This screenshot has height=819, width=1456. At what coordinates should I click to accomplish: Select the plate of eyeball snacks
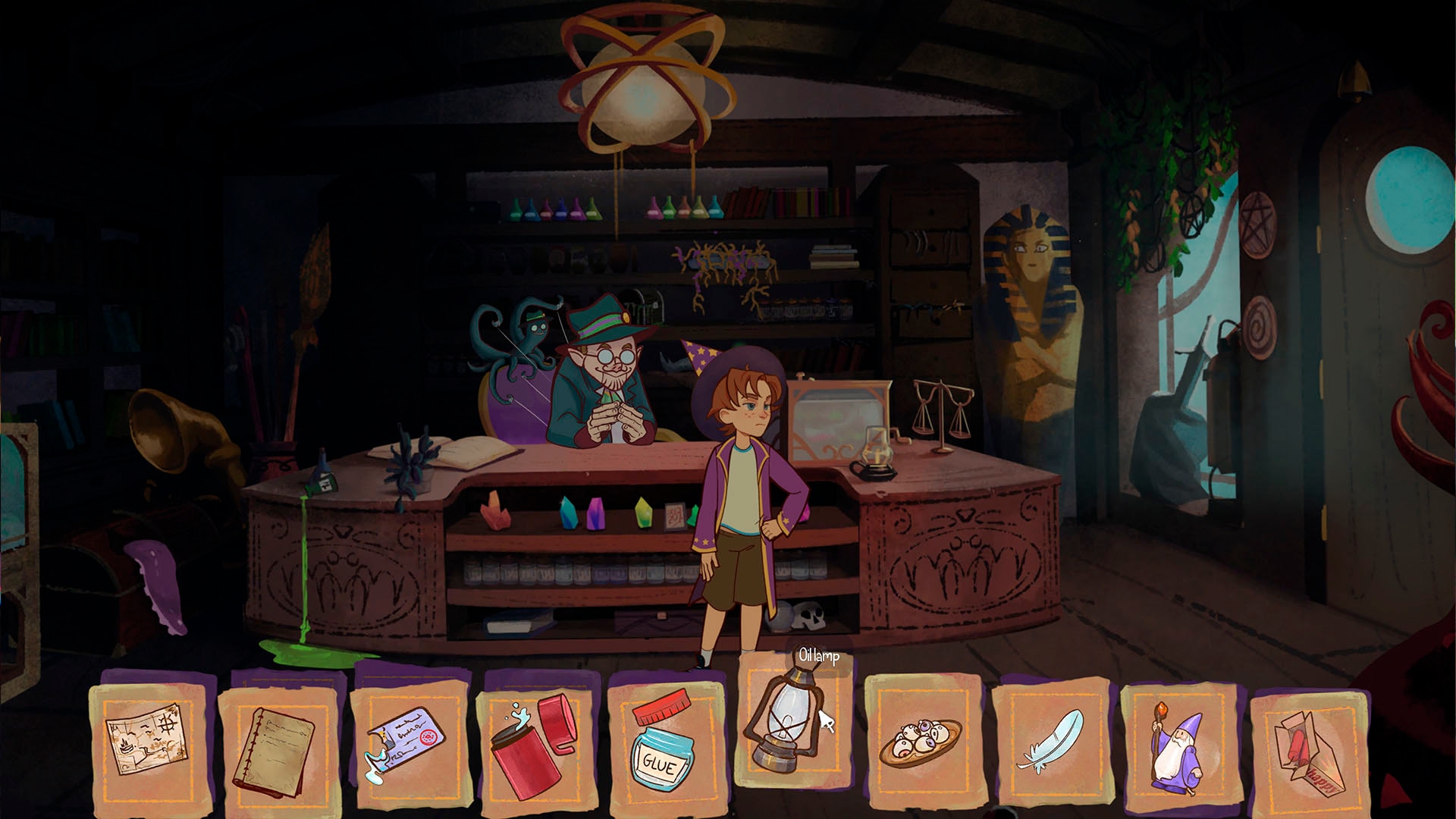click(918, 739)
